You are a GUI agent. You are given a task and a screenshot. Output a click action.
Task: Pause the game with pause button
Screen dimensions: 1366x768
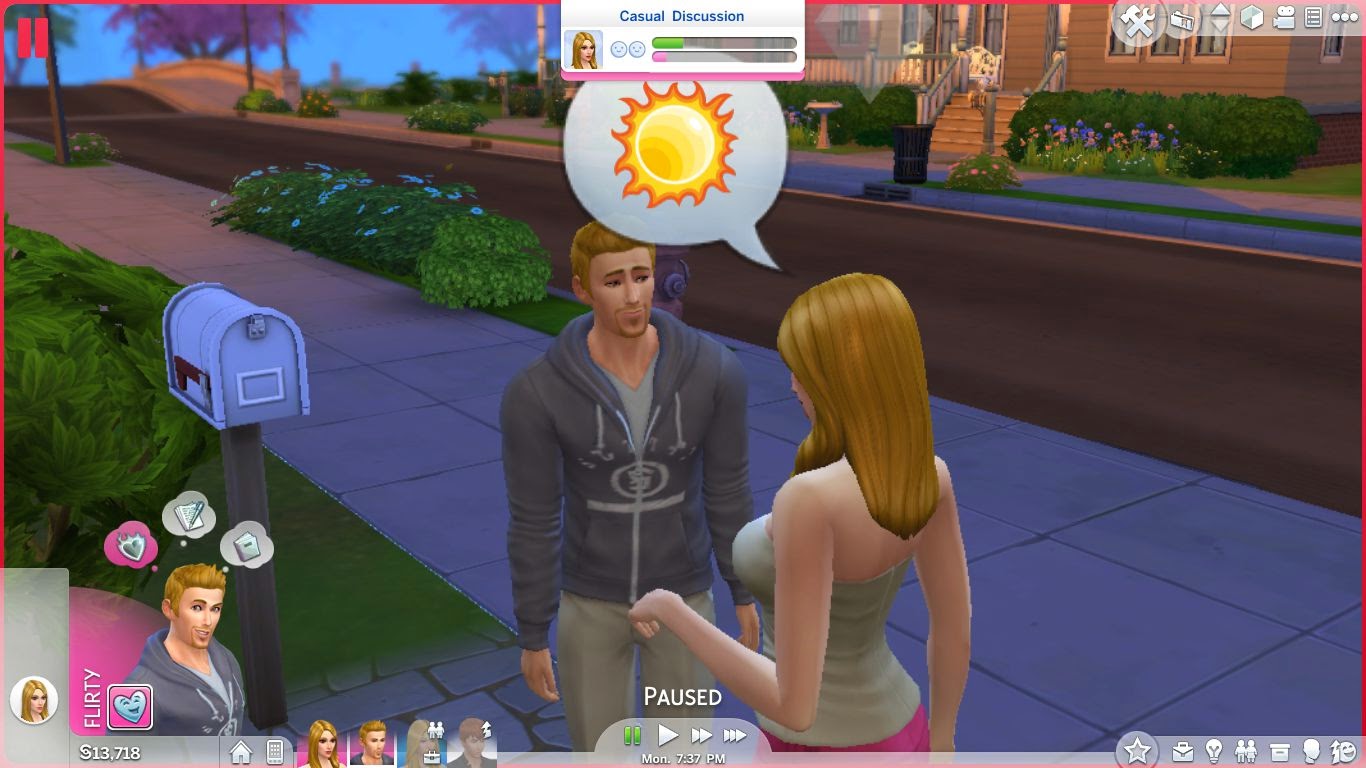pyautogui.click(x=633, y=734)
